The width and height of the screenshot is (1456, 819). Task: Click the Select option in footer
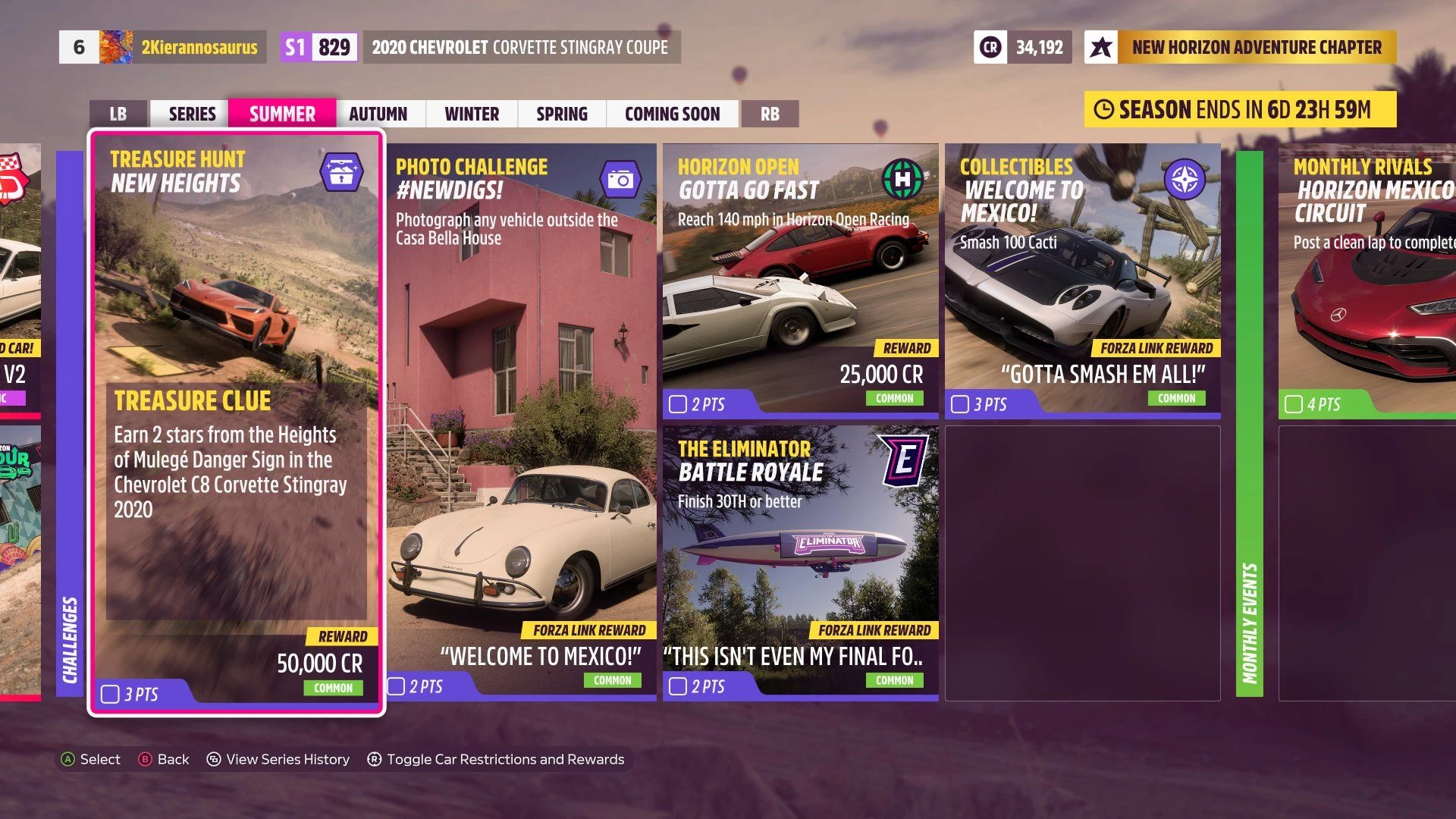coord(91,759)
